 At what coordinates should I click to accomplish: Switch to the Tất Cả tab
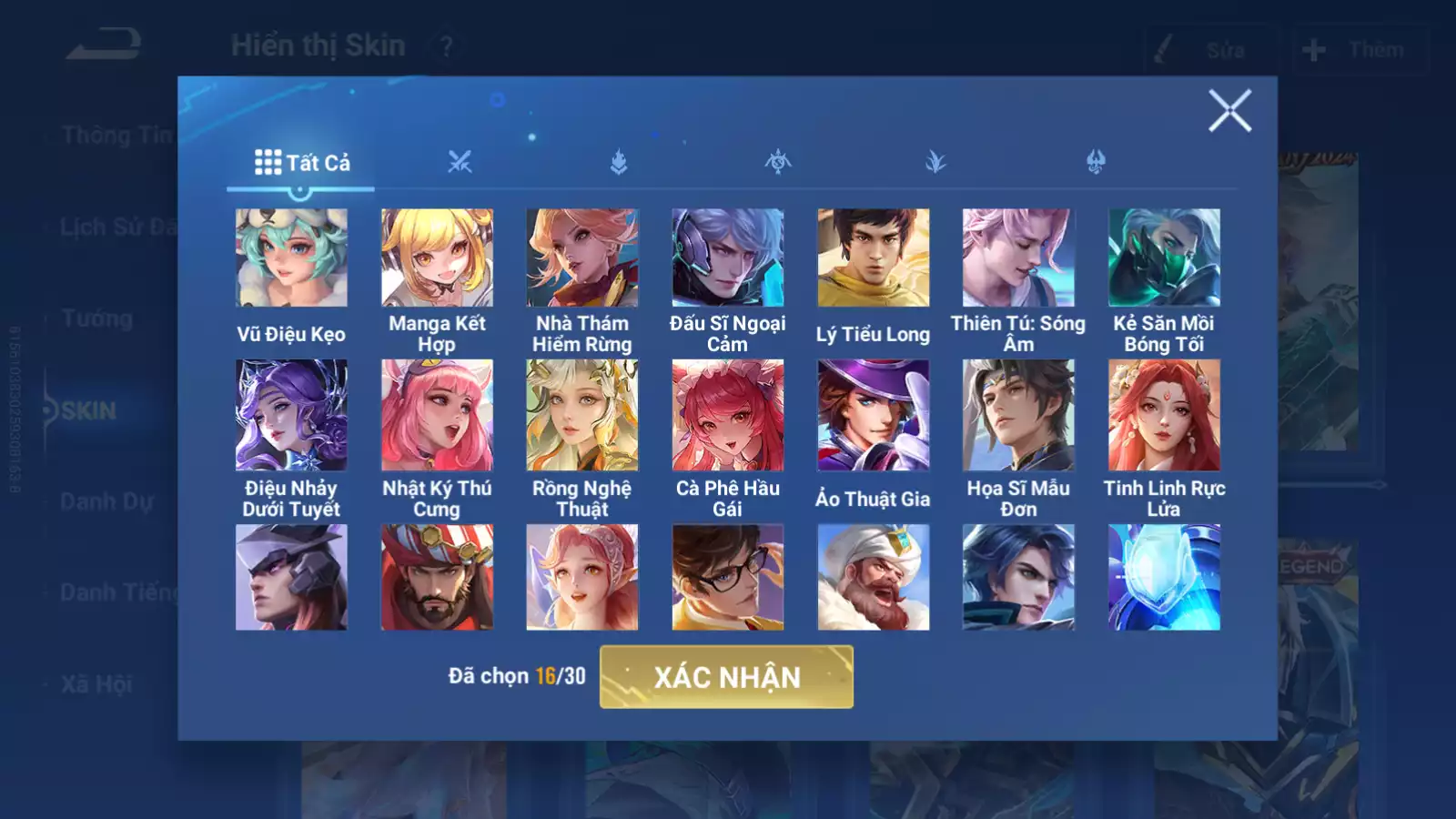coord(301,163)
